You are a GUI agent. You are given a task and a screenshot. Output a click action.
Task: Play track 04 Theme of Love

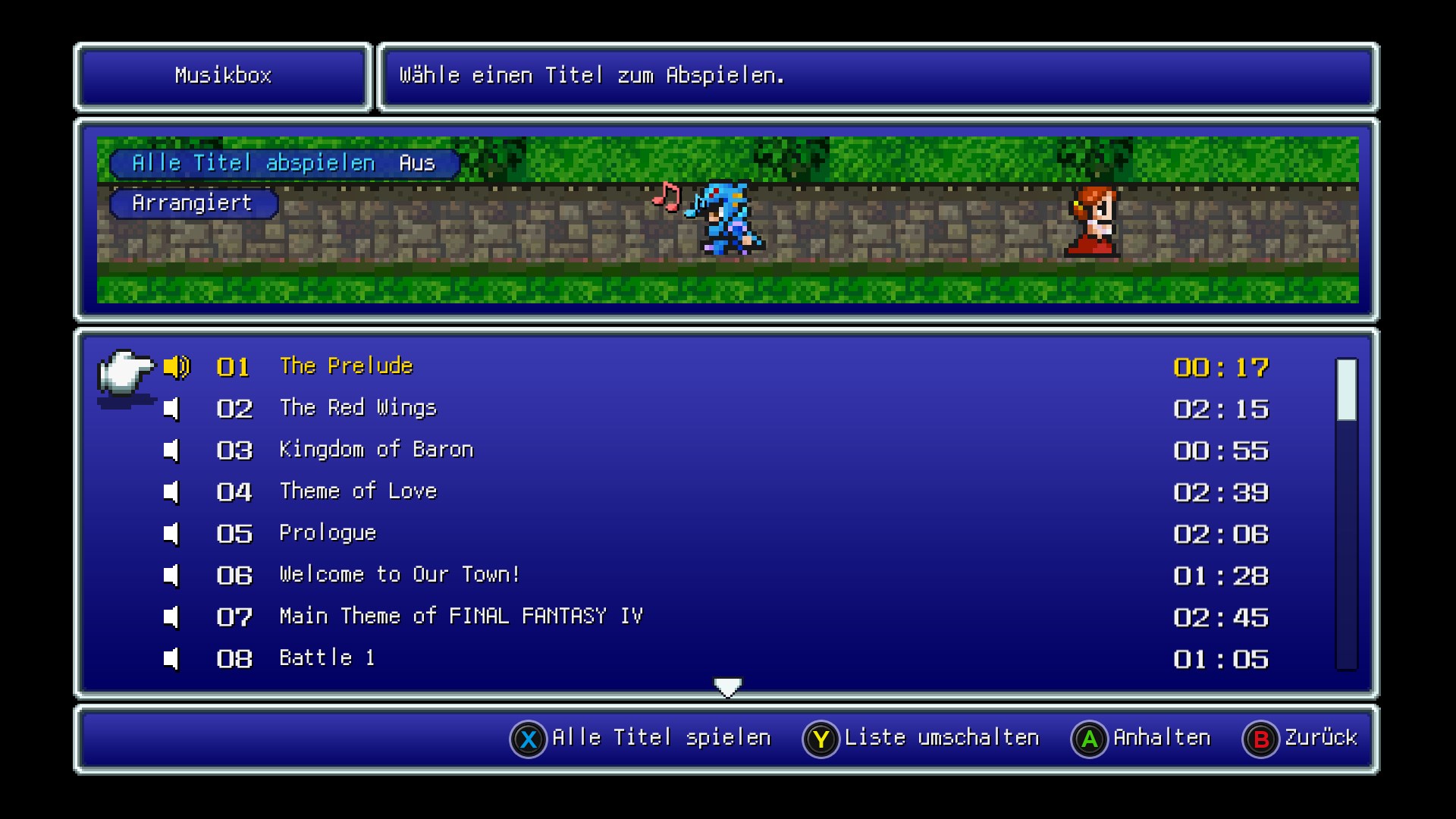358,491
